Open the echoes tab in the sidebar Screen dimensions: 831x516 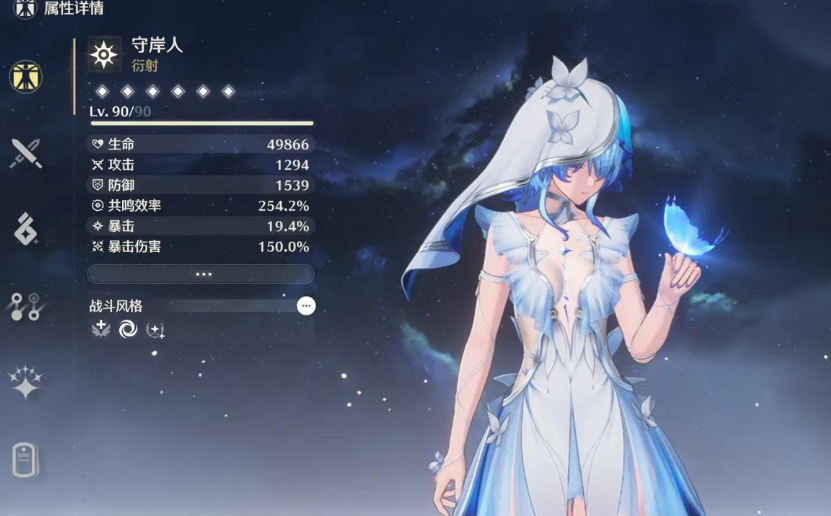pyautogui.click(x=26, y=229)
